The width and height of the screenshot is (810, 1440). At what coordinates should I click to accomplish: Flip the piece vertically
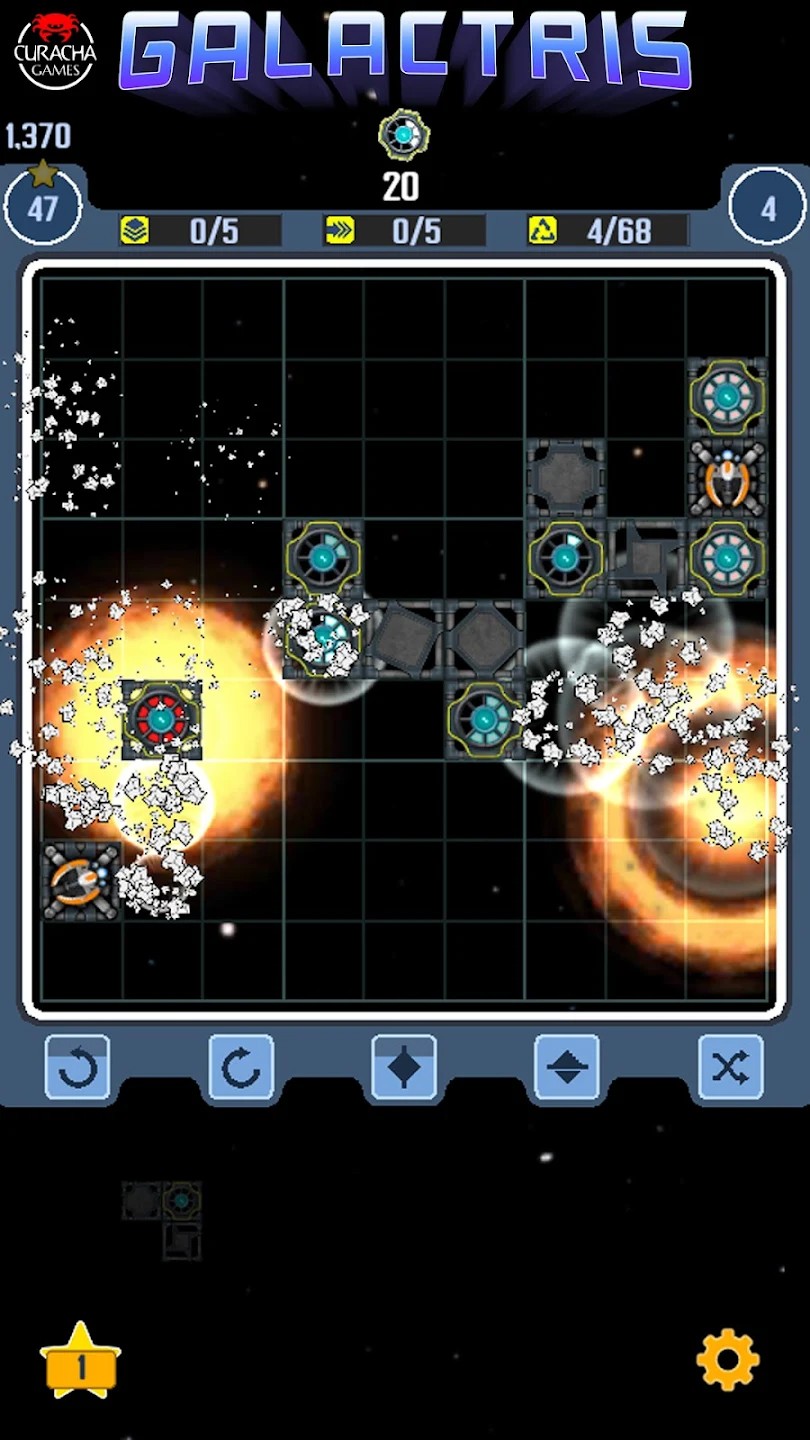click(x=567, y=1068)
